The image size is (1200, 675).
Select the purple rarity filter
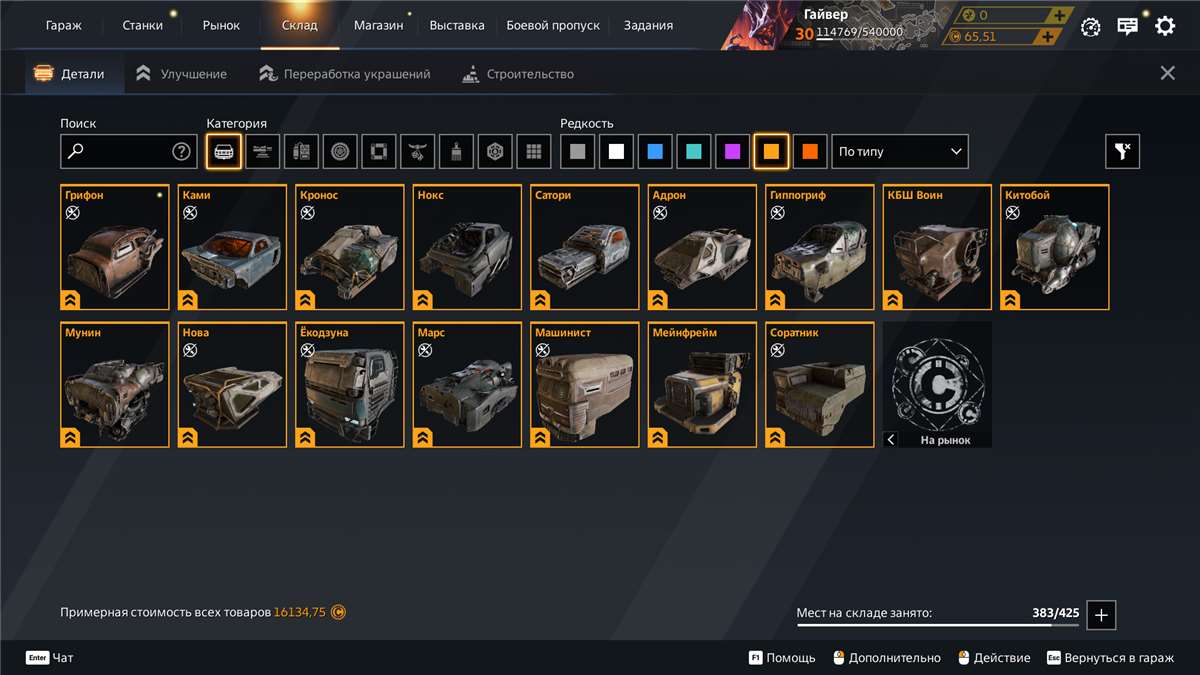click(x=733, y=152)
